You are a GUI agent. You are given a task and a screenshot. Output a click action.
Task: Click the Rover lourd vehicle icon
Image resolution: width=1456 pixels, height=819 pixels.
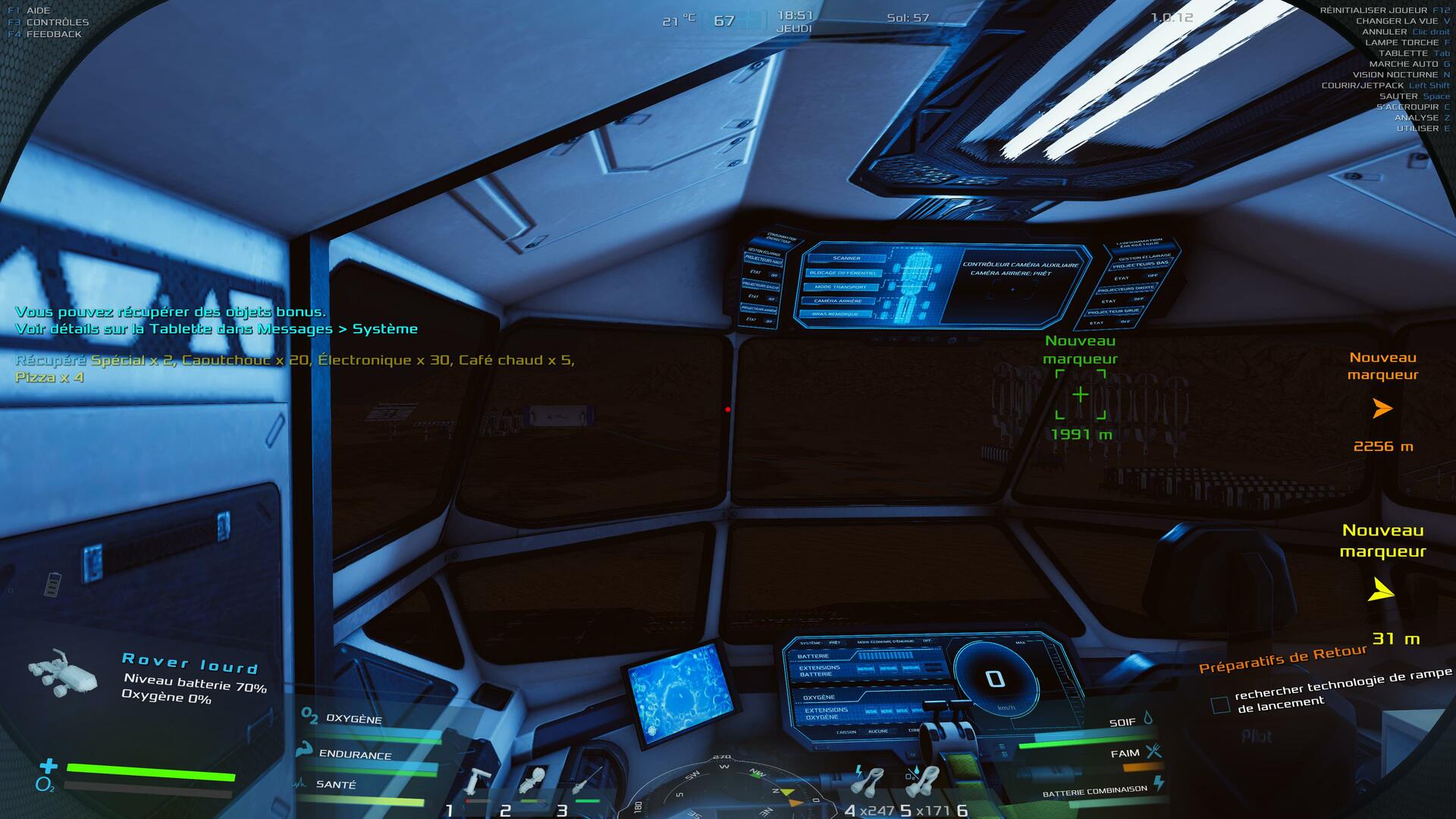point(62,673)
